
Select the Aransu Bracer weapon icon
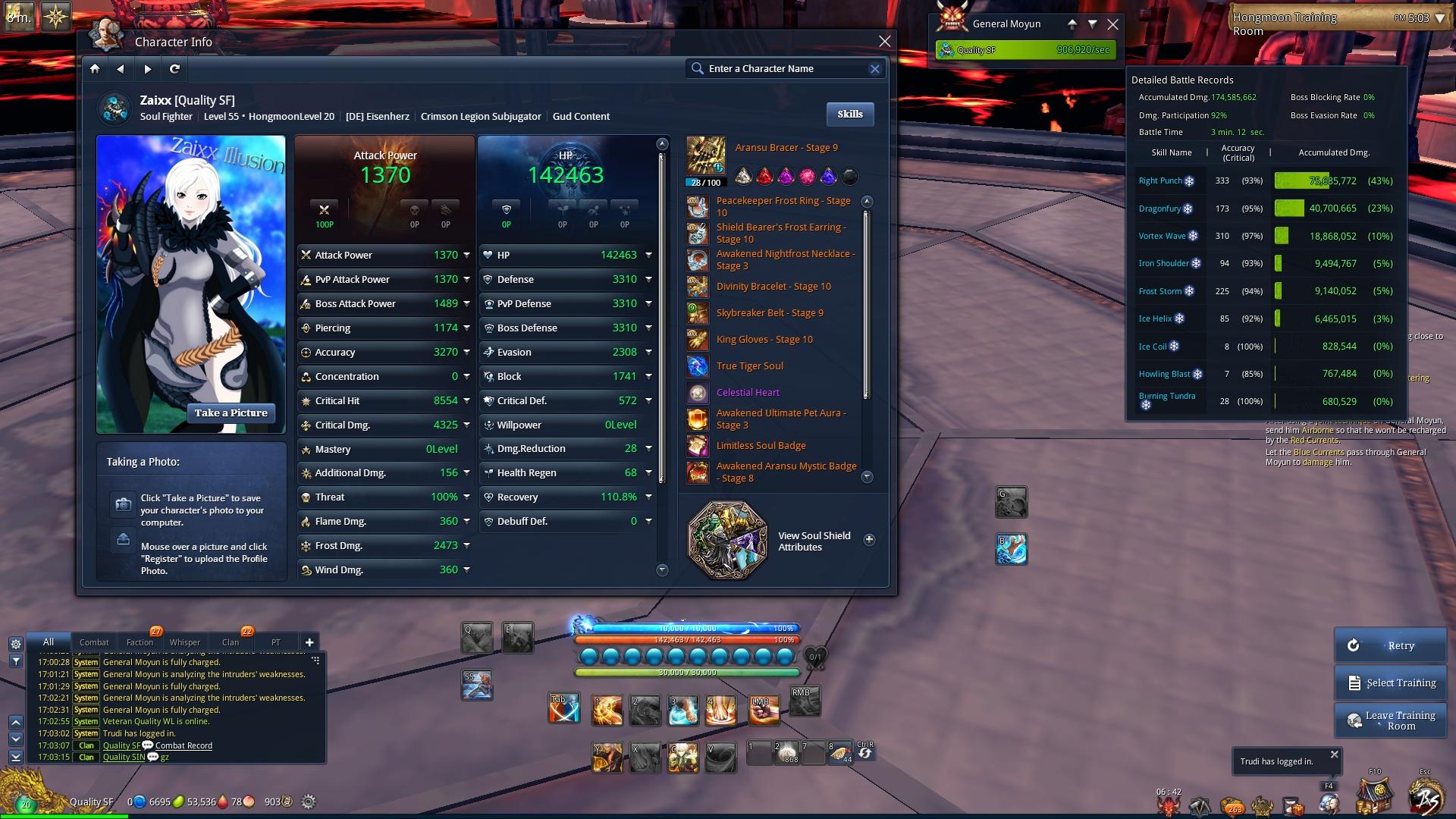[705, 155]
